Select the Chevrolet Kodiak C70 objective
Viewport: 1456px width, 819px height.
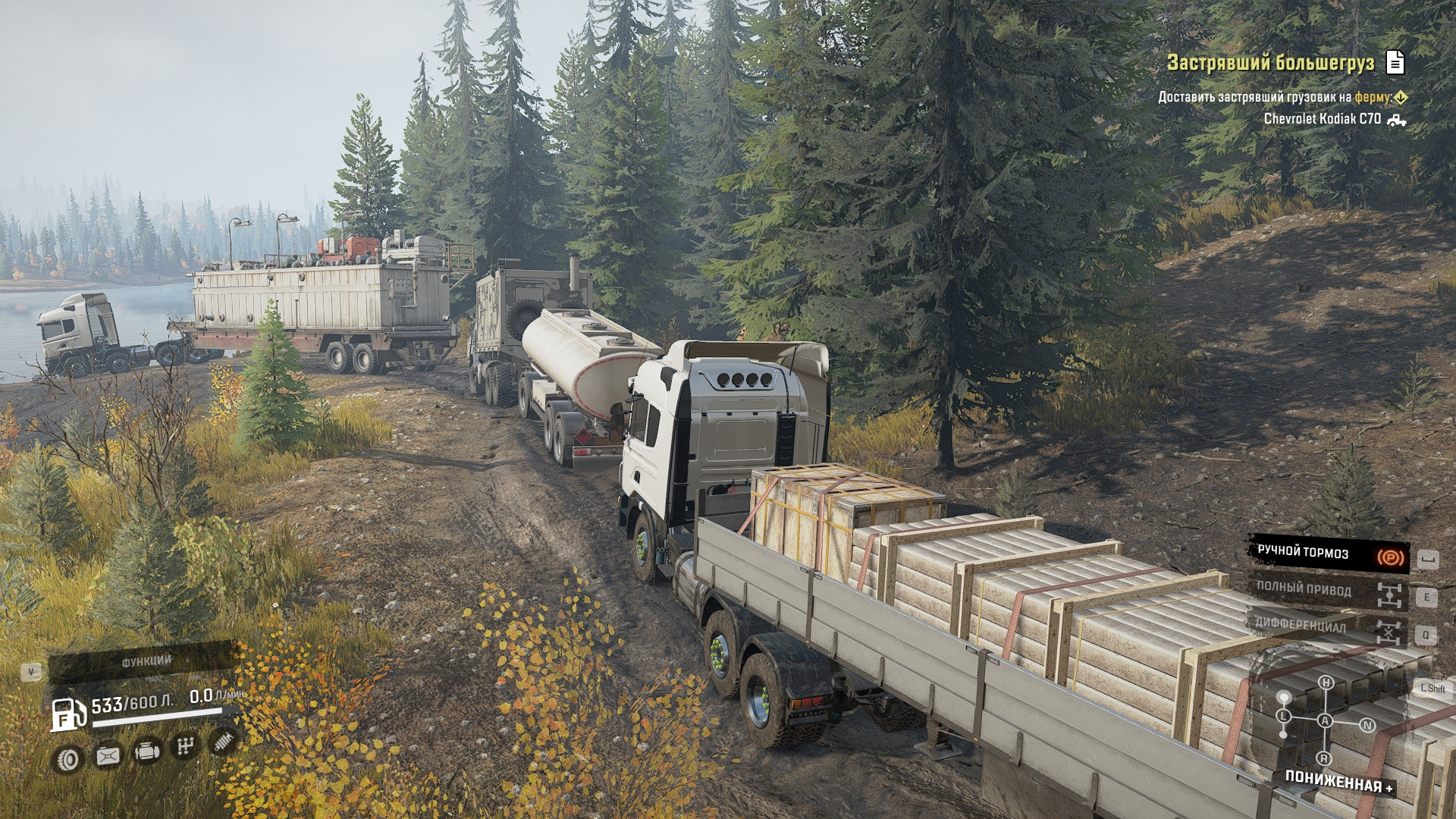(x=1322, y=119)
